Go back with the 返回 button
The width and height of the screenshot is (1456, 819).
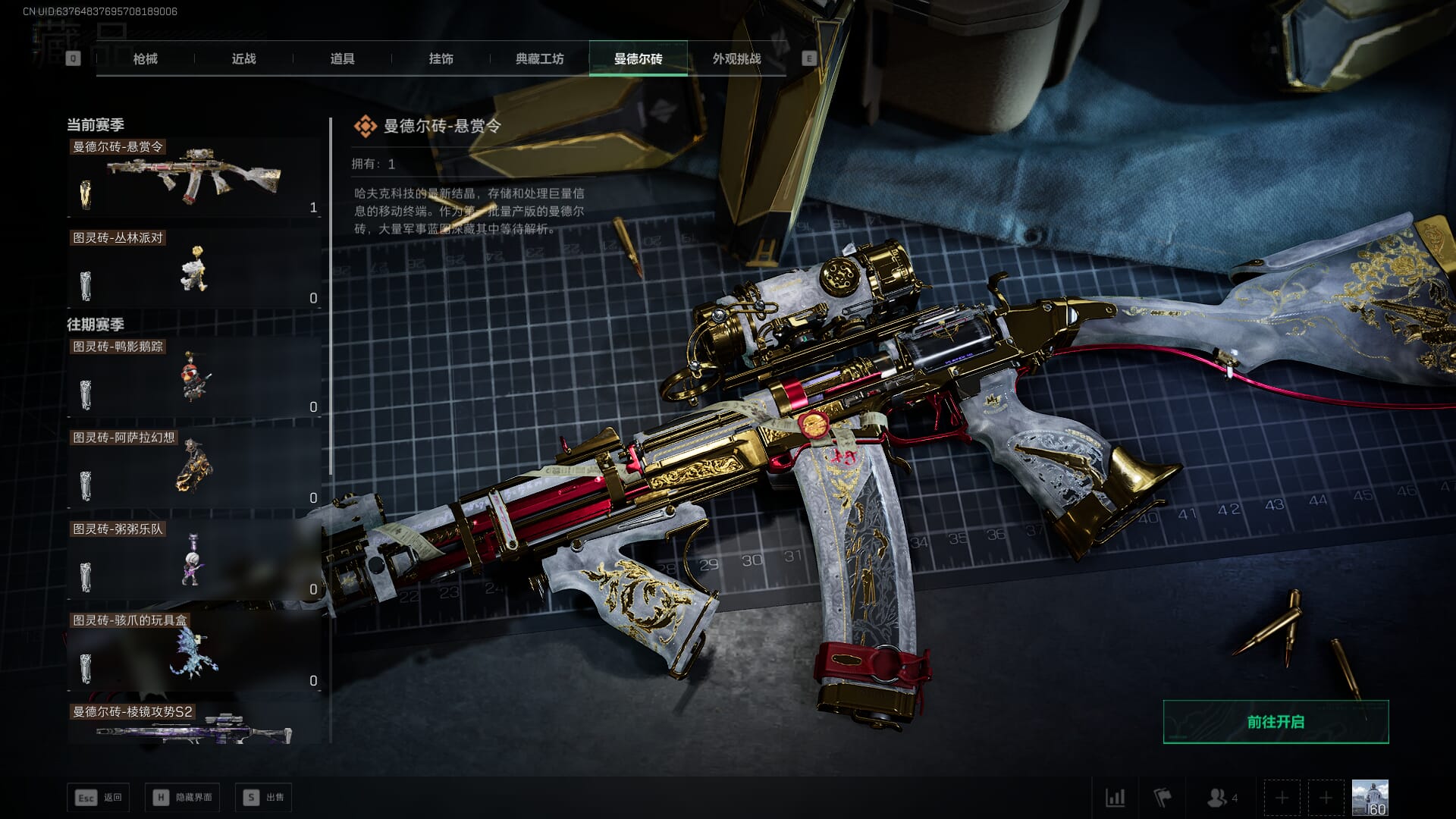click(x=99, y=797)
